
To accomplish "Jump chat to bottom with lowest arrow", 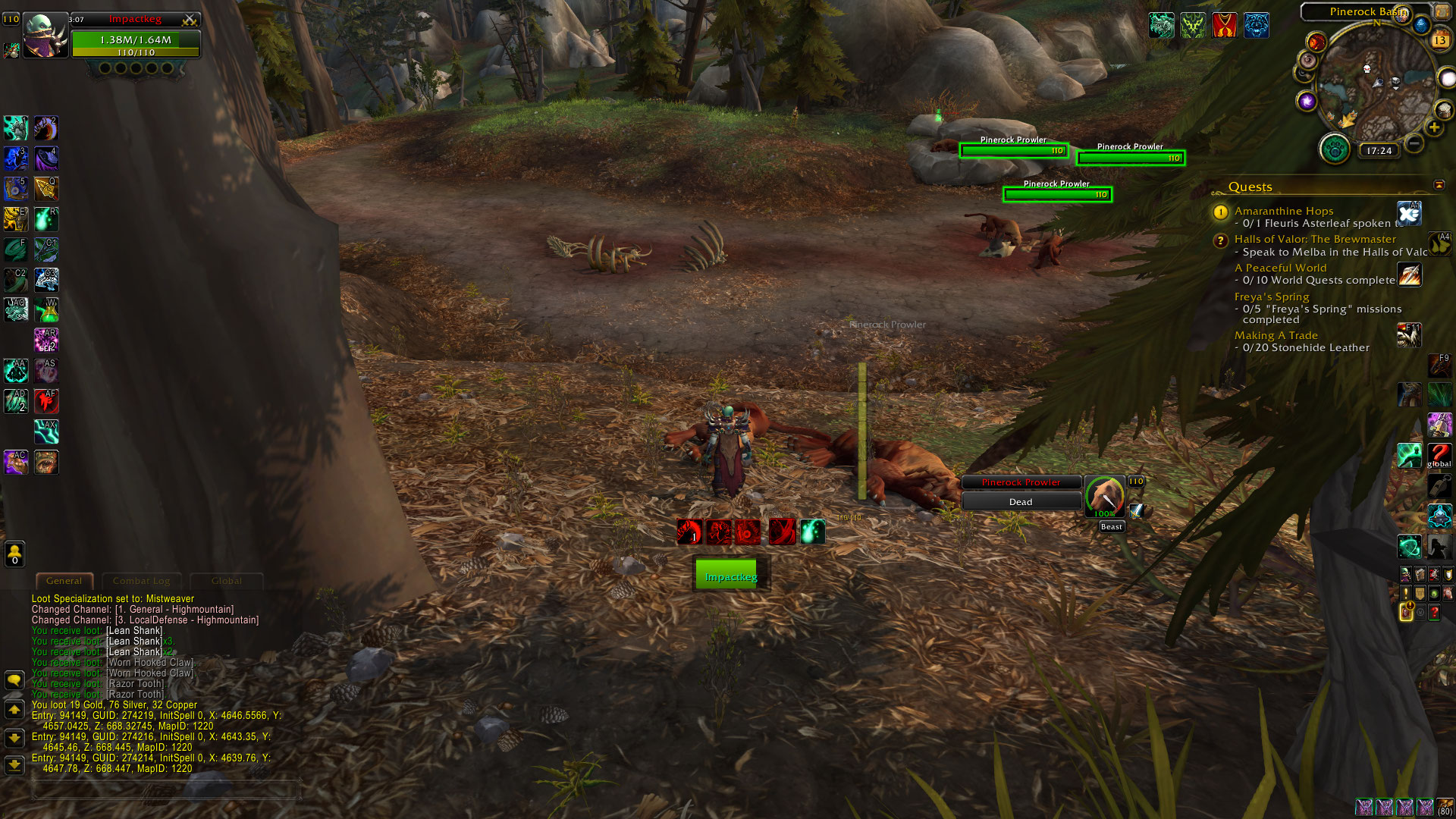I will point(14,764).
